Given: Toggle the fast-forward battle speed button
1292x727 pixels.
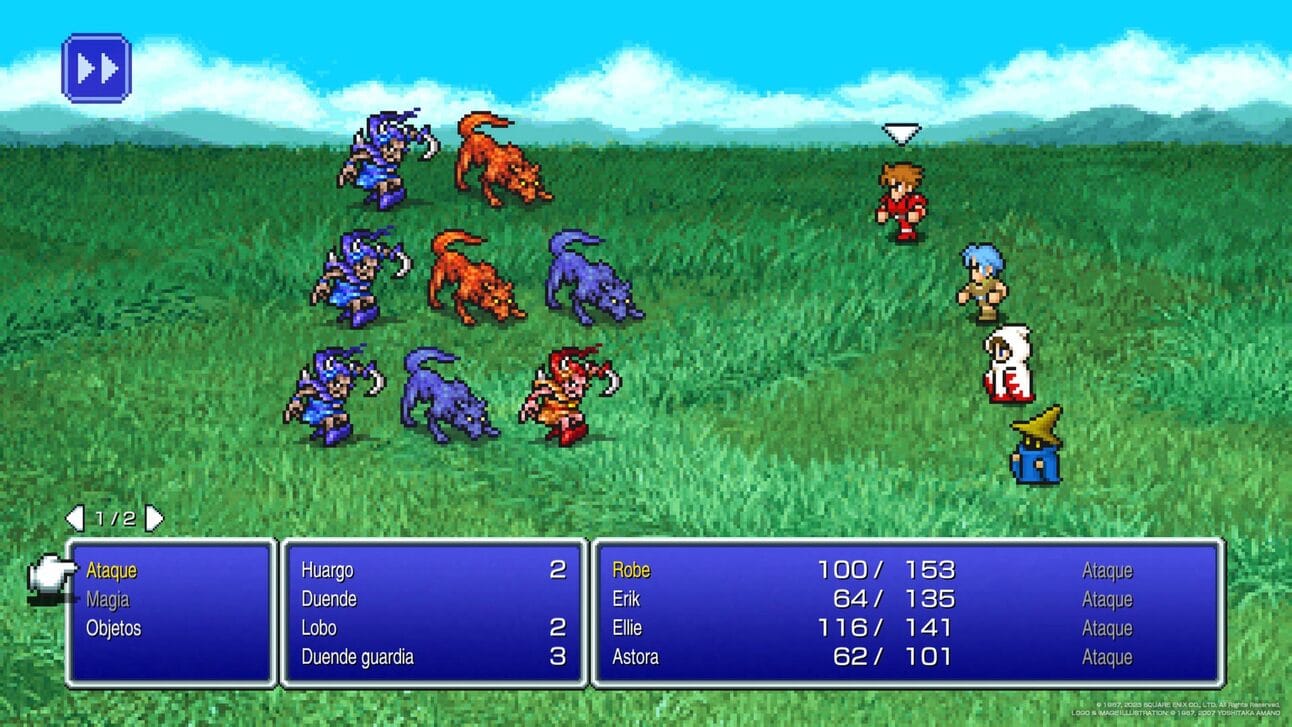Looking at the screenshot, I should (x=96, y=68).
